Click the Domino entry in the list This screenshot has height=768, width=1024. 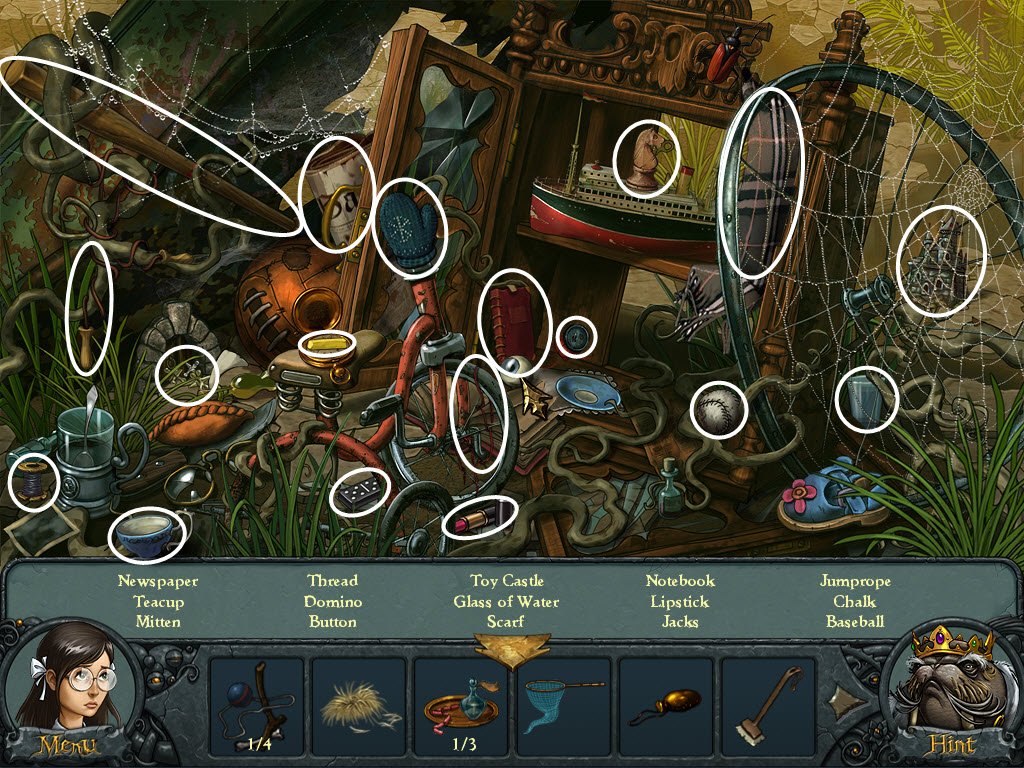[333, 602]
